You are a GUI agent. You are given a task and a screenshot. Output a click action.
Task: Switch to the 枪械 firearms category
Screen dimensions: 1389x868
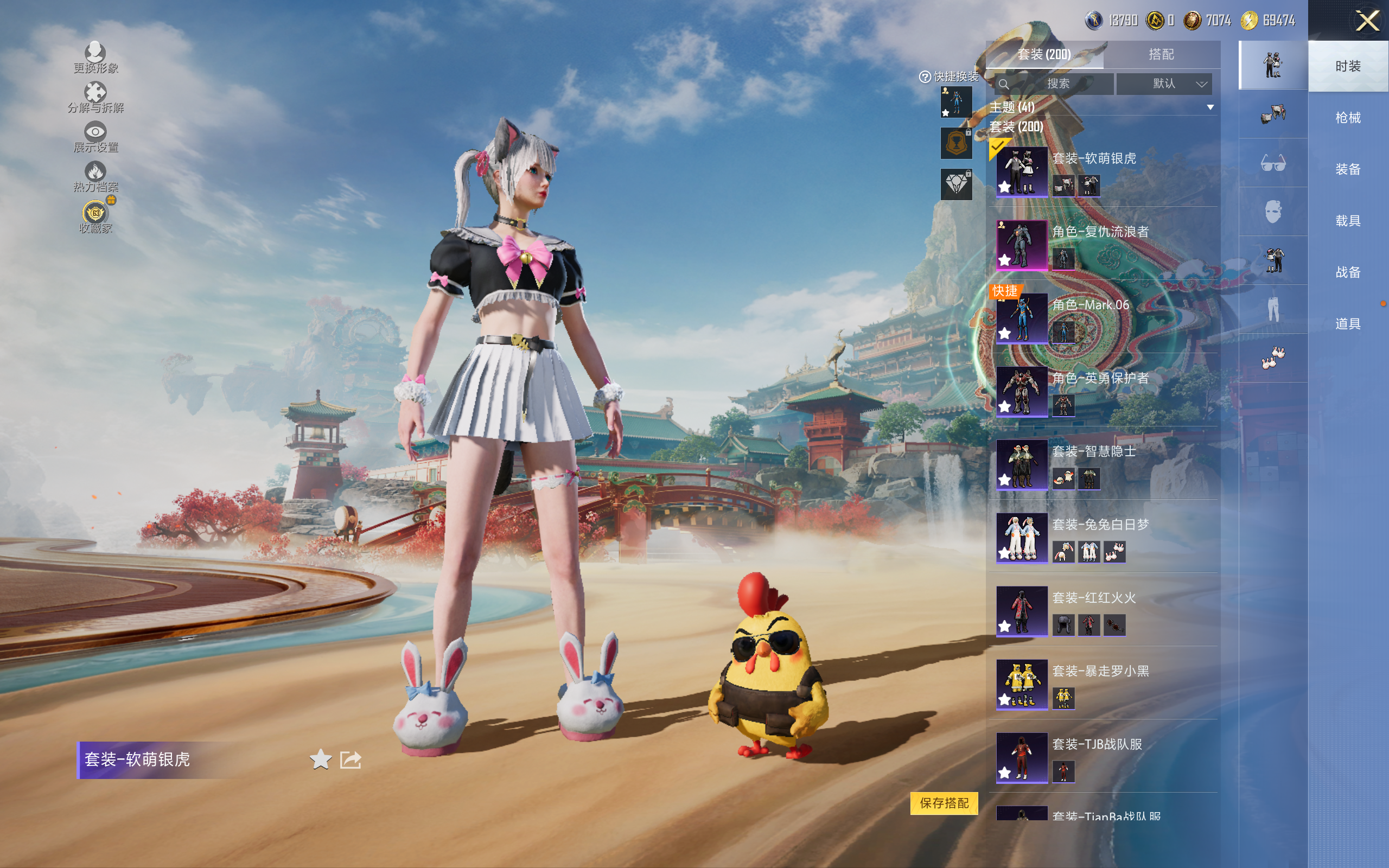tap(1347, 118)
